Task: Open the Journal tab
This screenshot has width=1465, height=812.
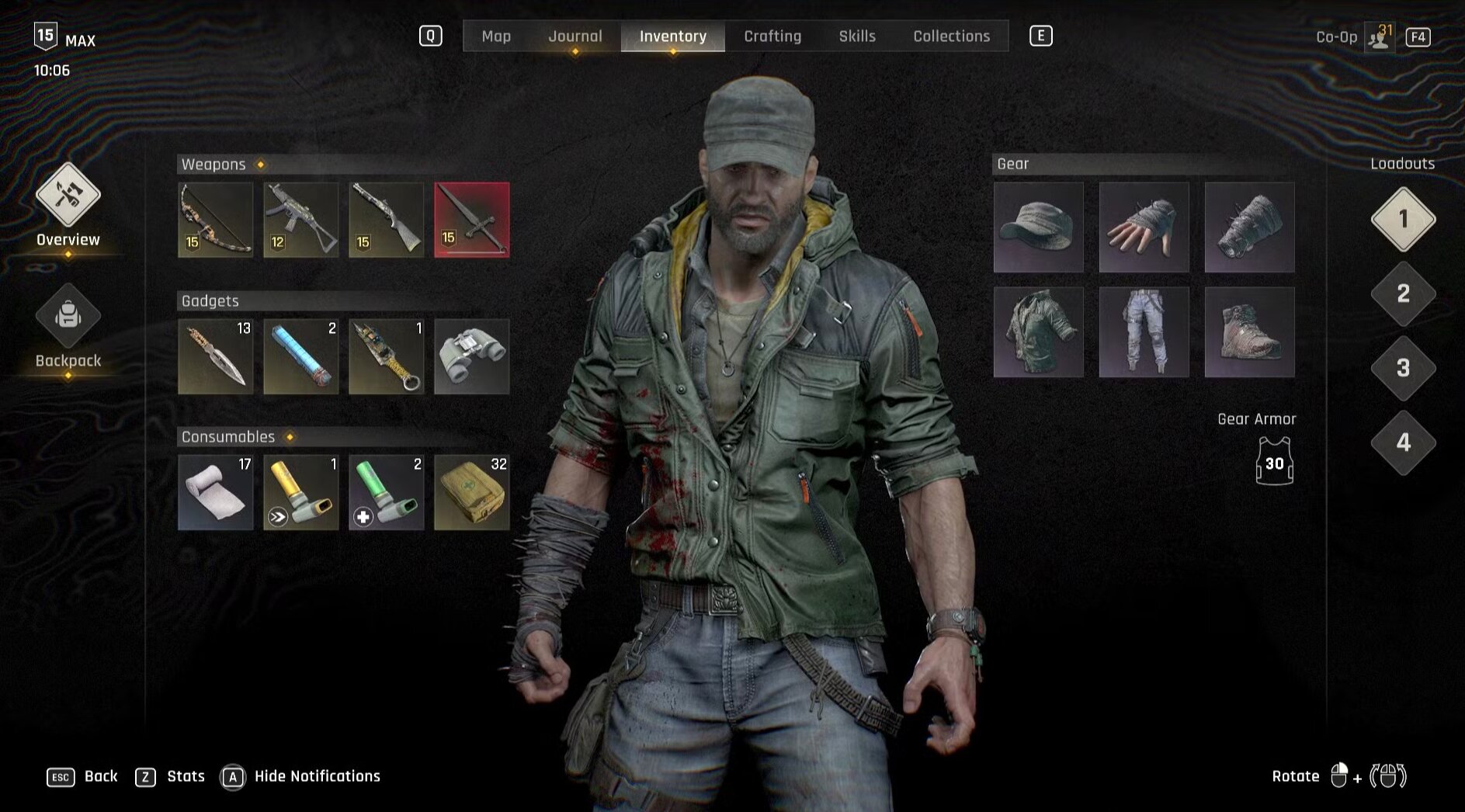Action: pos(575,36)
